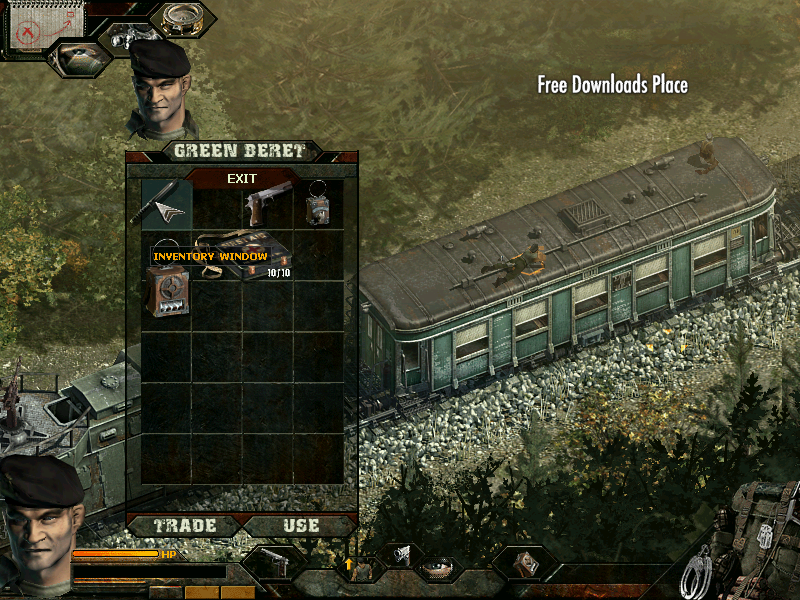
Task: Click the compass icon
Action: pyautogui.click(x=181, y=19)
